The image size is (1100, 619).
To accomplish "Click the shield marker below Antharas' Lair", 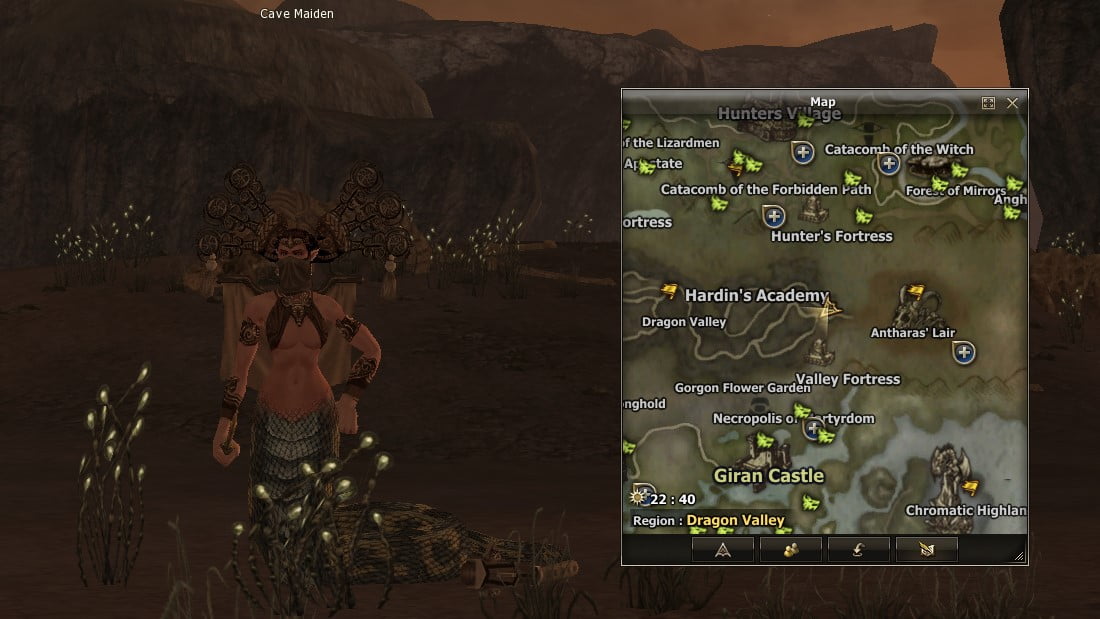I will 963,352.
